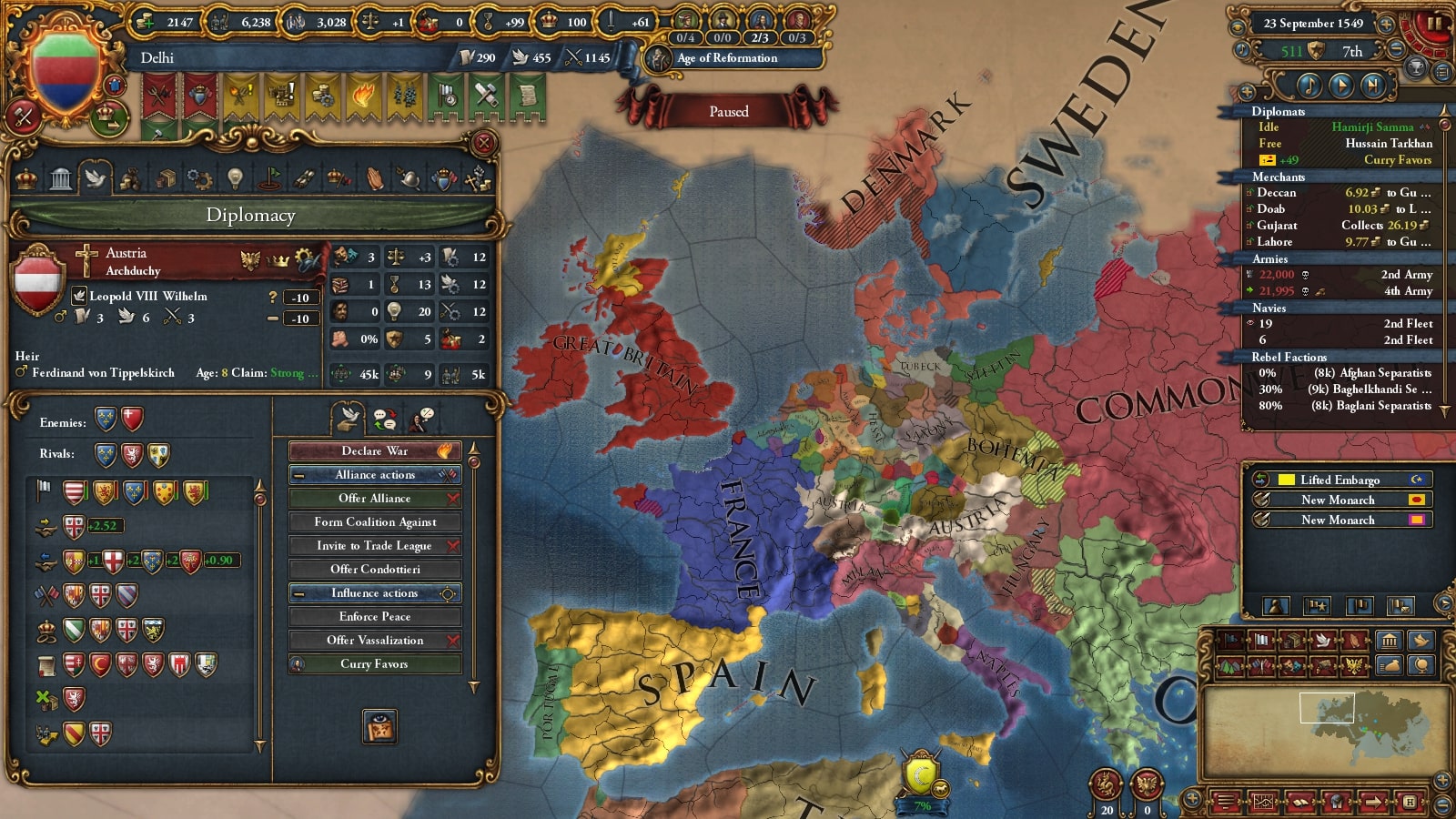
Task: Click the minimap
Action: 1326,731
